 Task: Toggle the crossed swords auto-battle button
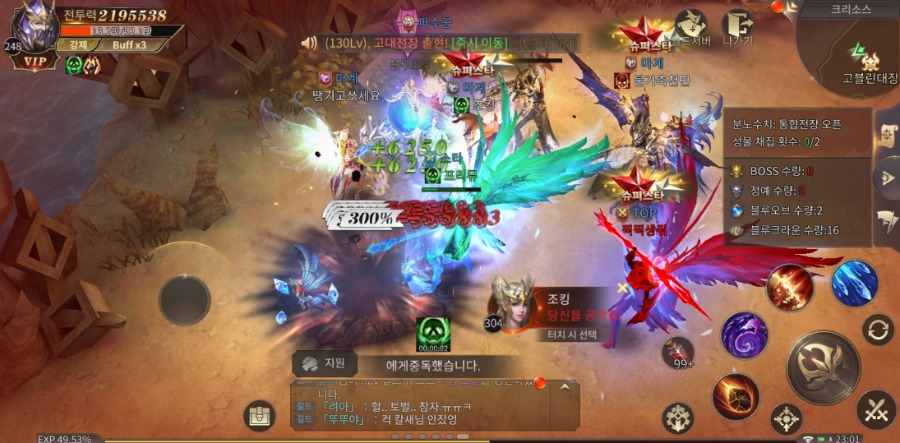click(x=876, y=408)
